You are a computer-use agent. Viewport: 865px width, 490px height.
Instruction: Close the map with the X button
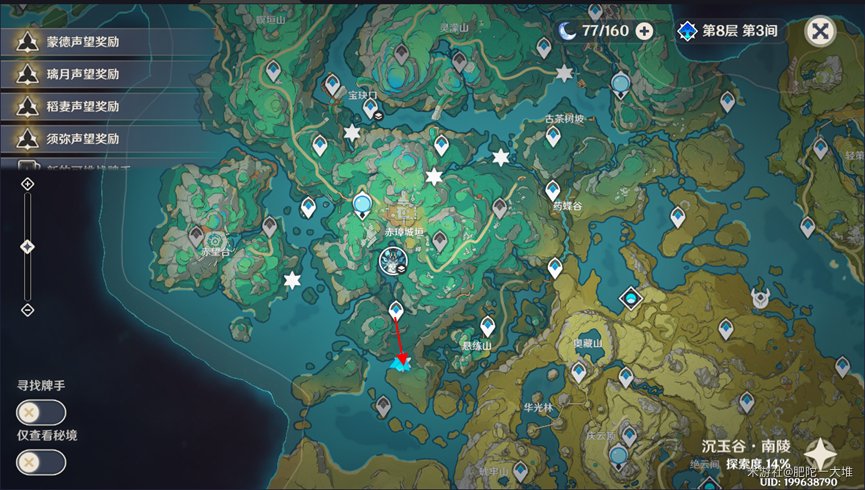tap(820, 31)
